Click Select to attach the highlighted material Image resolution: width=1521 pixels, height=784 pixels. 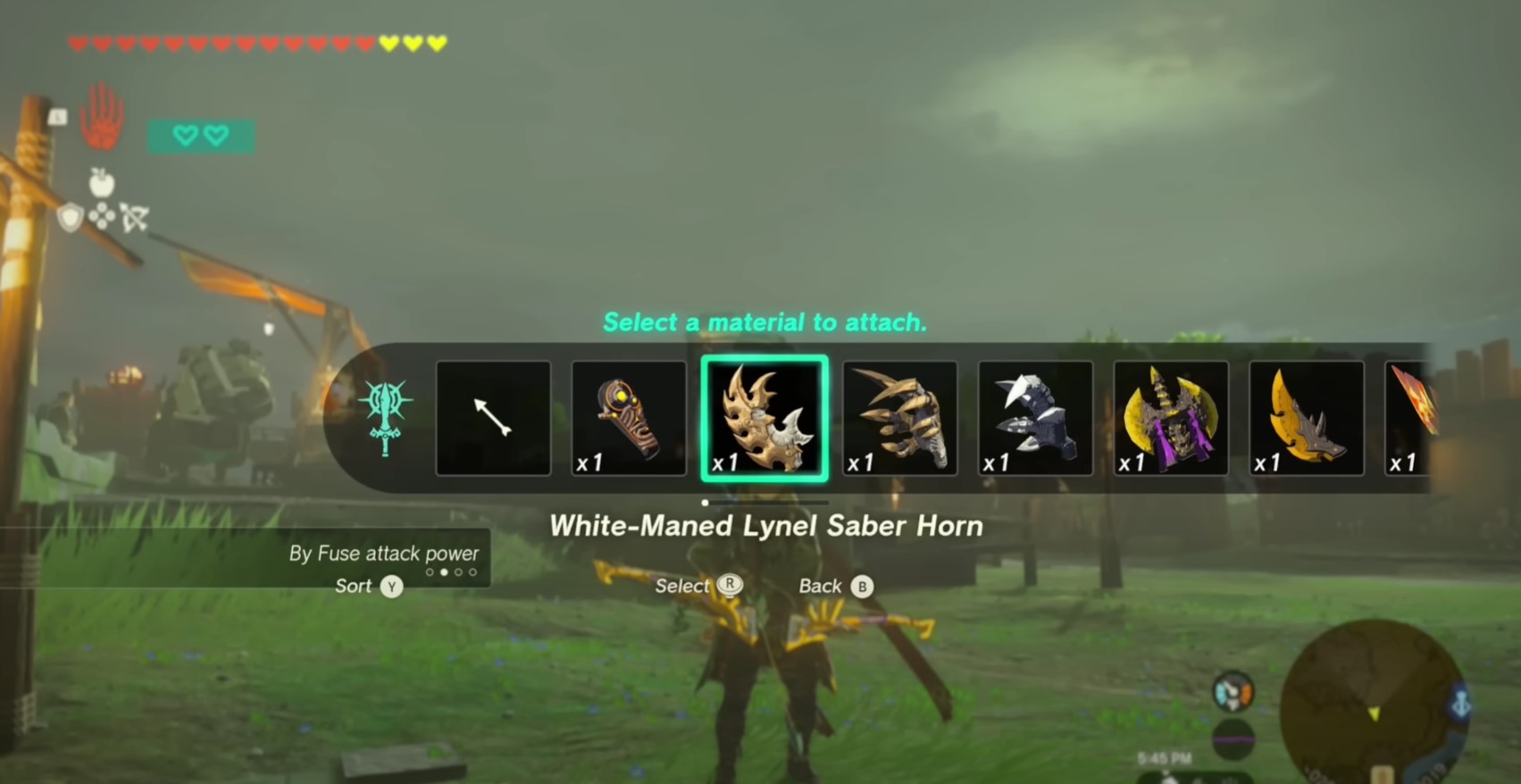point(698,586)
